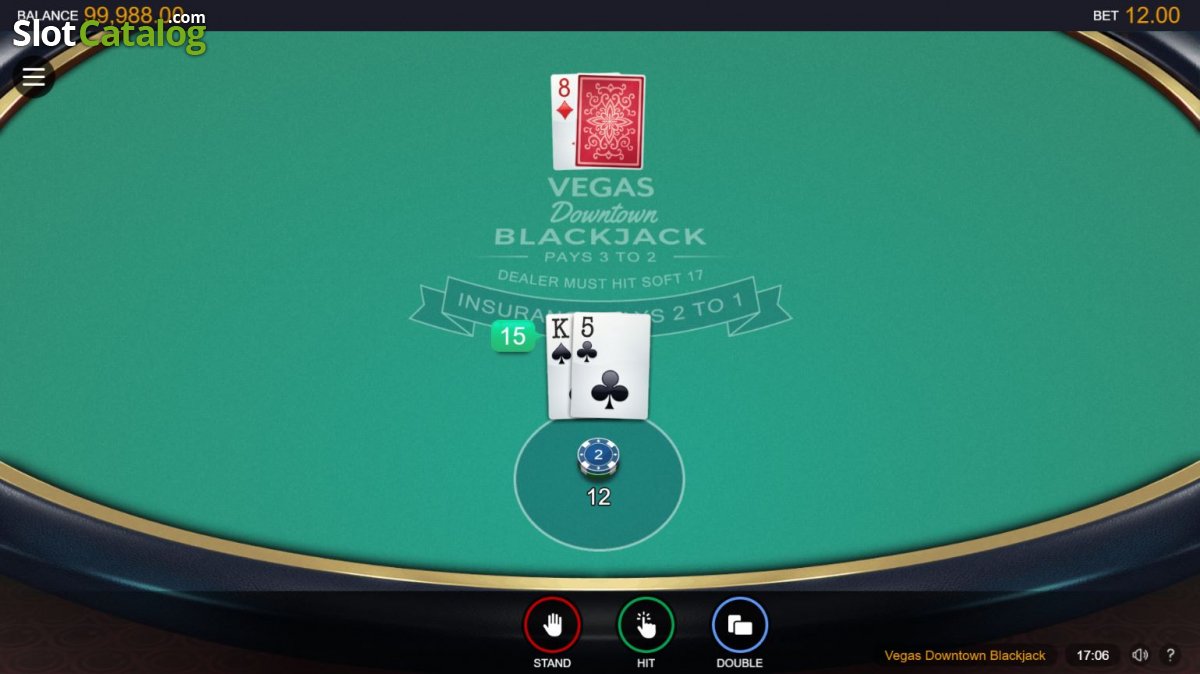This screenshot has height=674, width=1200.
Task: Open the hamburger menu
Action: click(34, 77)
